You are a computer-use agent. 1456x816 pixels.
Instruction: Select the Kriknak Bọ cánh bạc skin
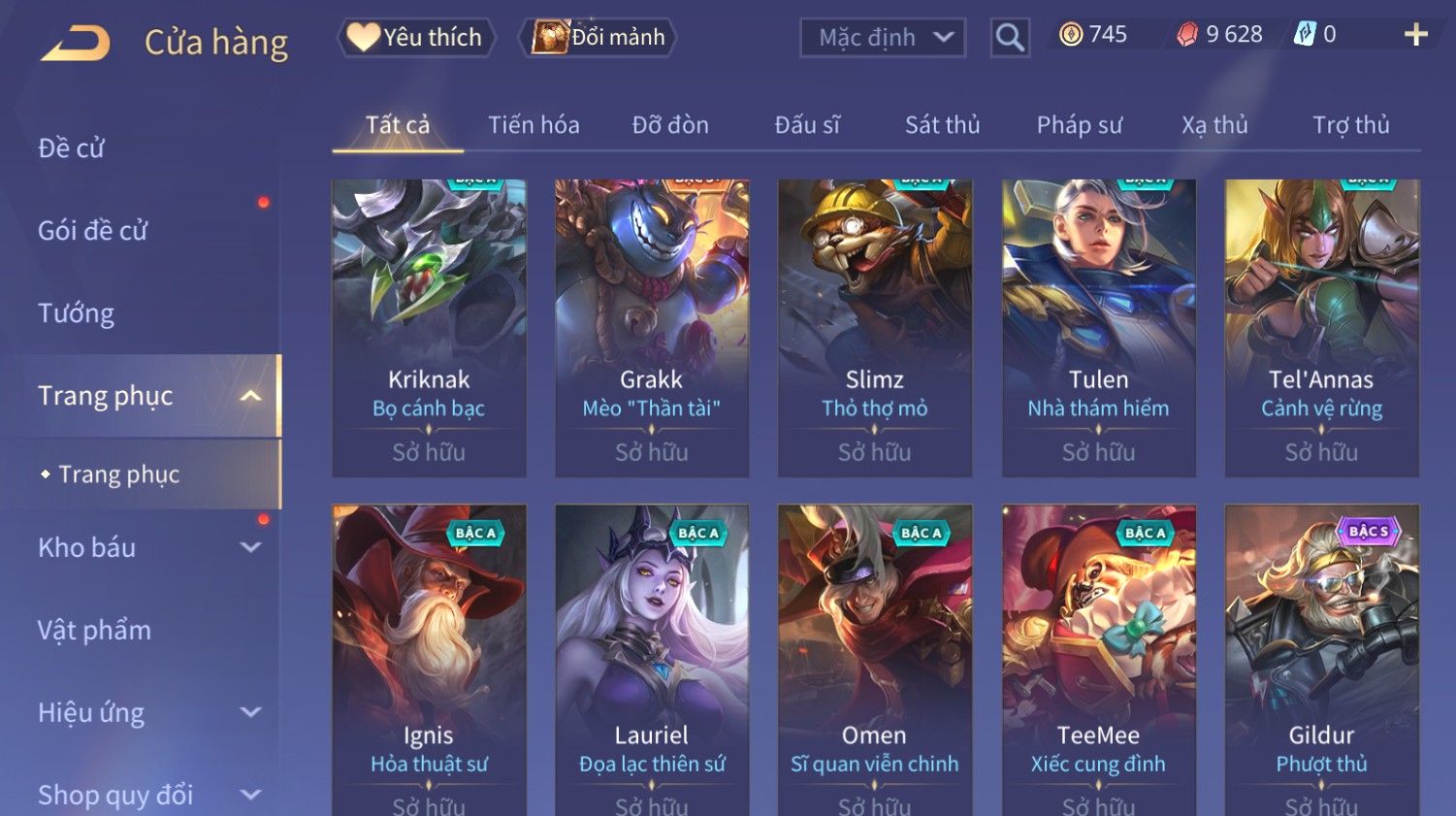(429, 326)
